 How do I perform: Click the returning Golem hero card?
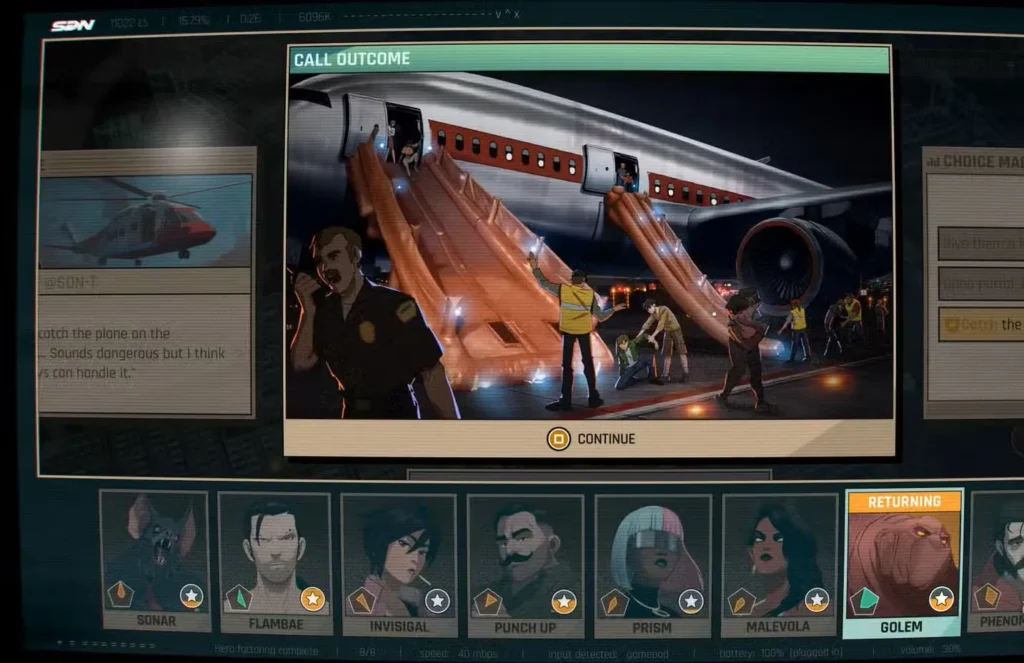click(903, 562)
